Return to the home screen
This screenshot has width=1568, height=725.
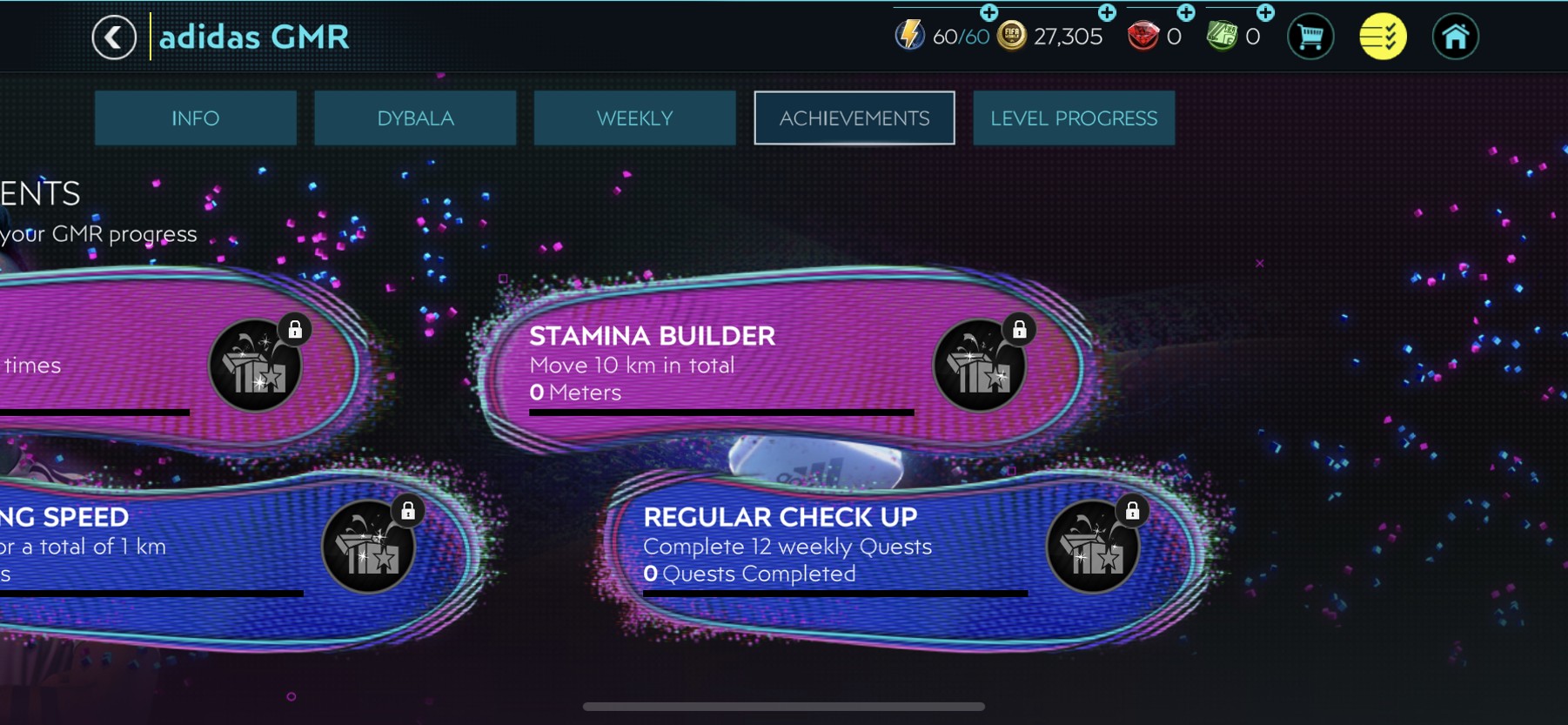pyautogui.click(x=1455, y=37)
